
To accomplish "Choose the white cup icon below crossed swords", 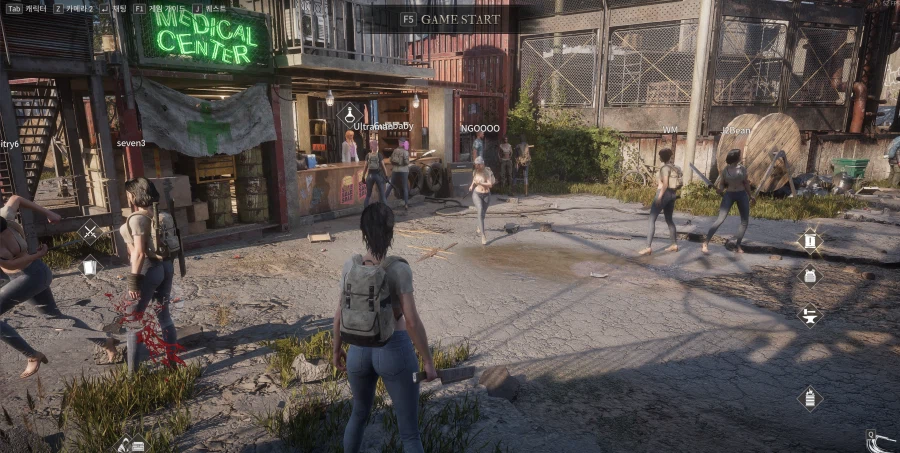I will [90, 266].
